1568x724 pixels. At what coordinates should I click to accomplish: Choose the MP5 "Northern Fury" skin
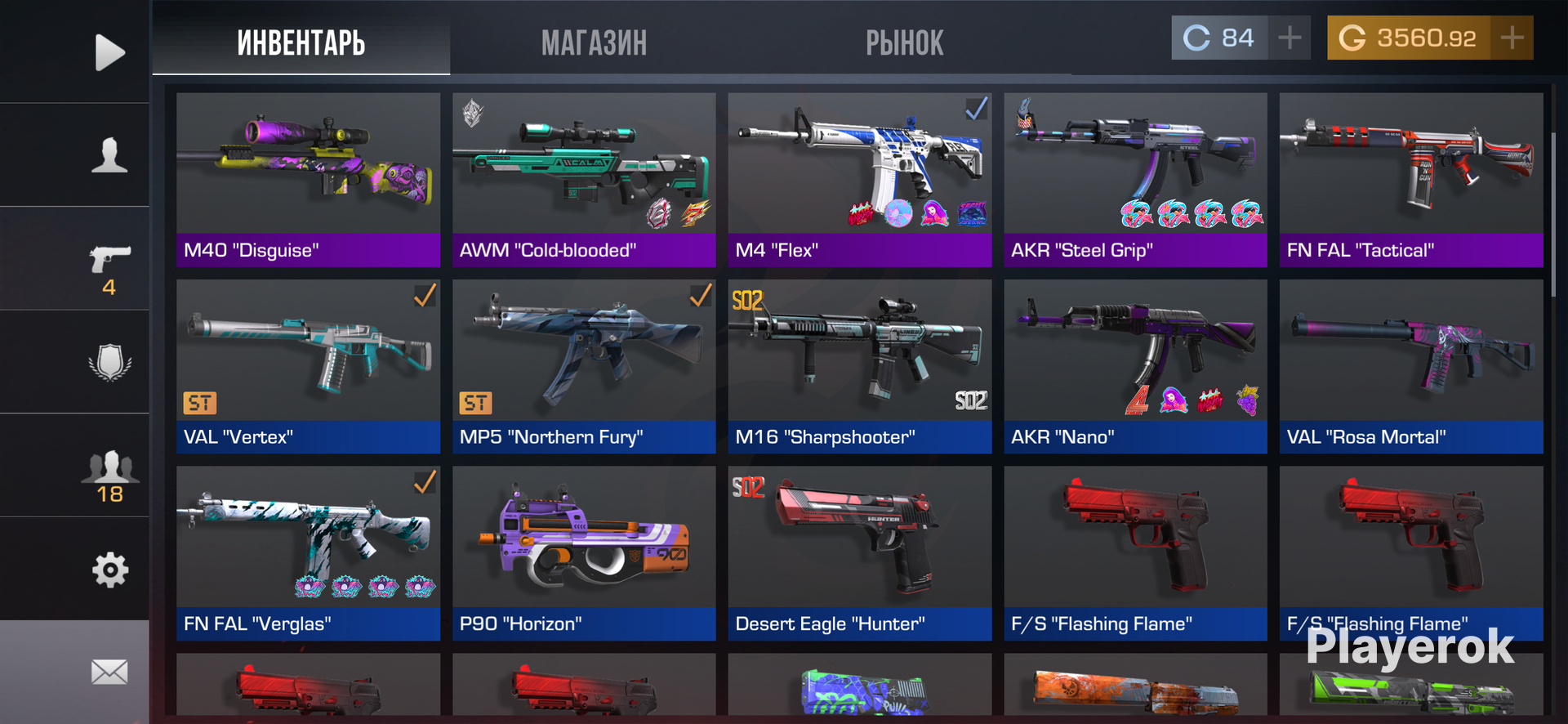[x=584, y=366]
